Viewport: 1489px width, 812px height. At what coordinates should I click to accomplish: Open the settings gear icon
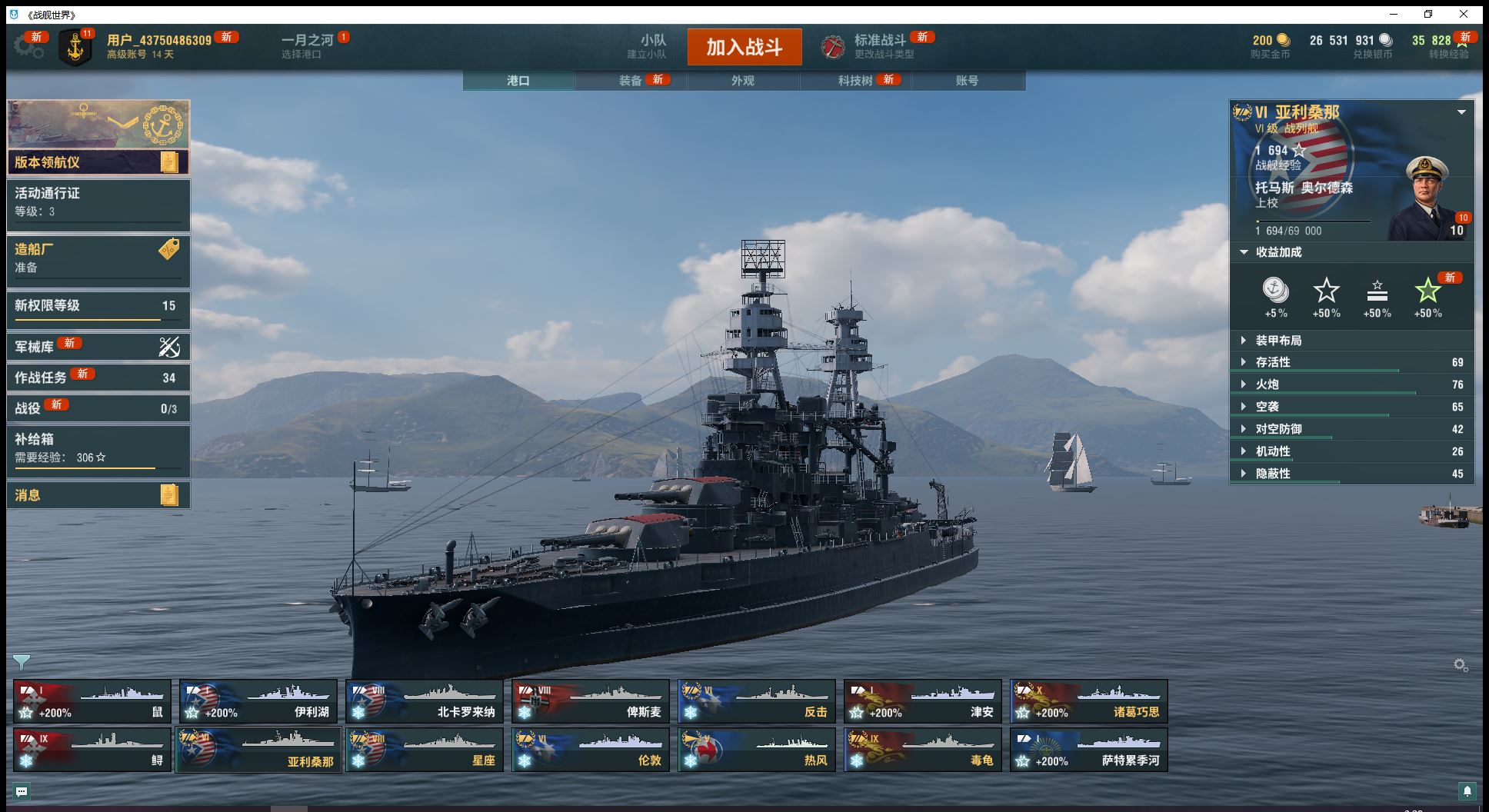click(x=28, y=46)
